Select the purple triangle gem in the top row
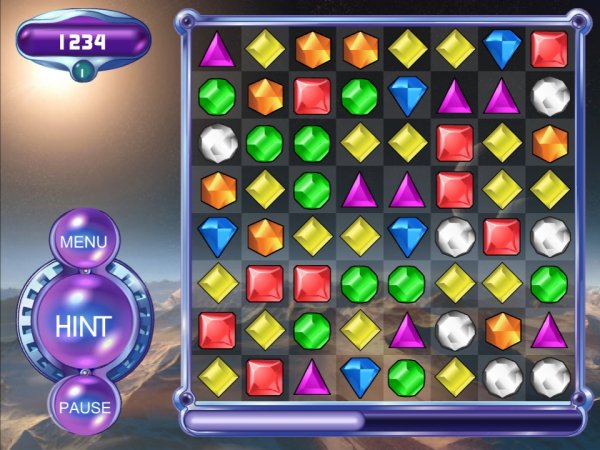Image resolution: width=600 pixels, height=450 pixels. (217, 49)
